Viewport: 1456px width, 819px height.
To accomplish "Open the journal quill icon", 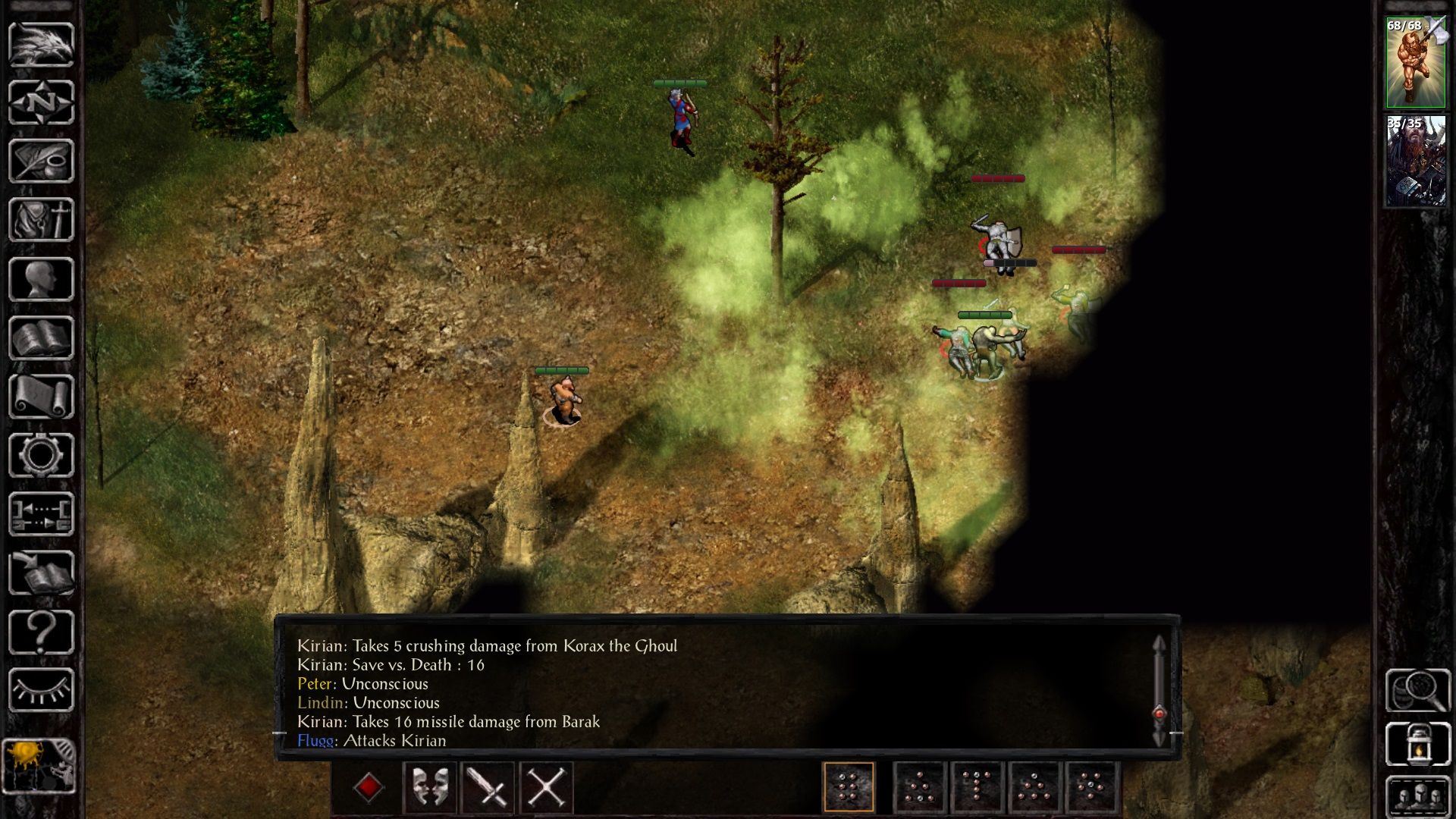I will coord(41,161).
